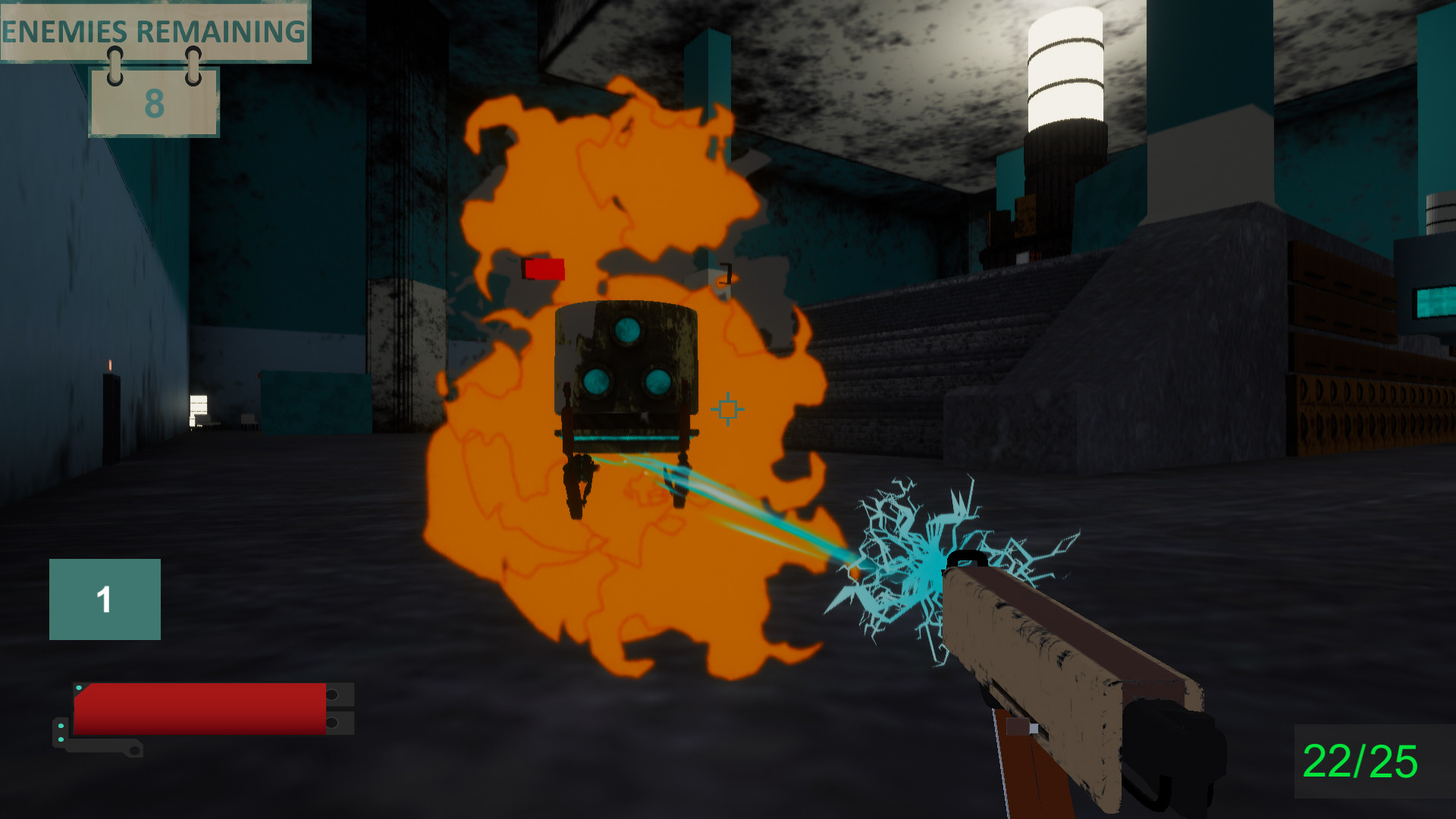Click the ENEMIES REMAINING counter sign

coord(152,30)
